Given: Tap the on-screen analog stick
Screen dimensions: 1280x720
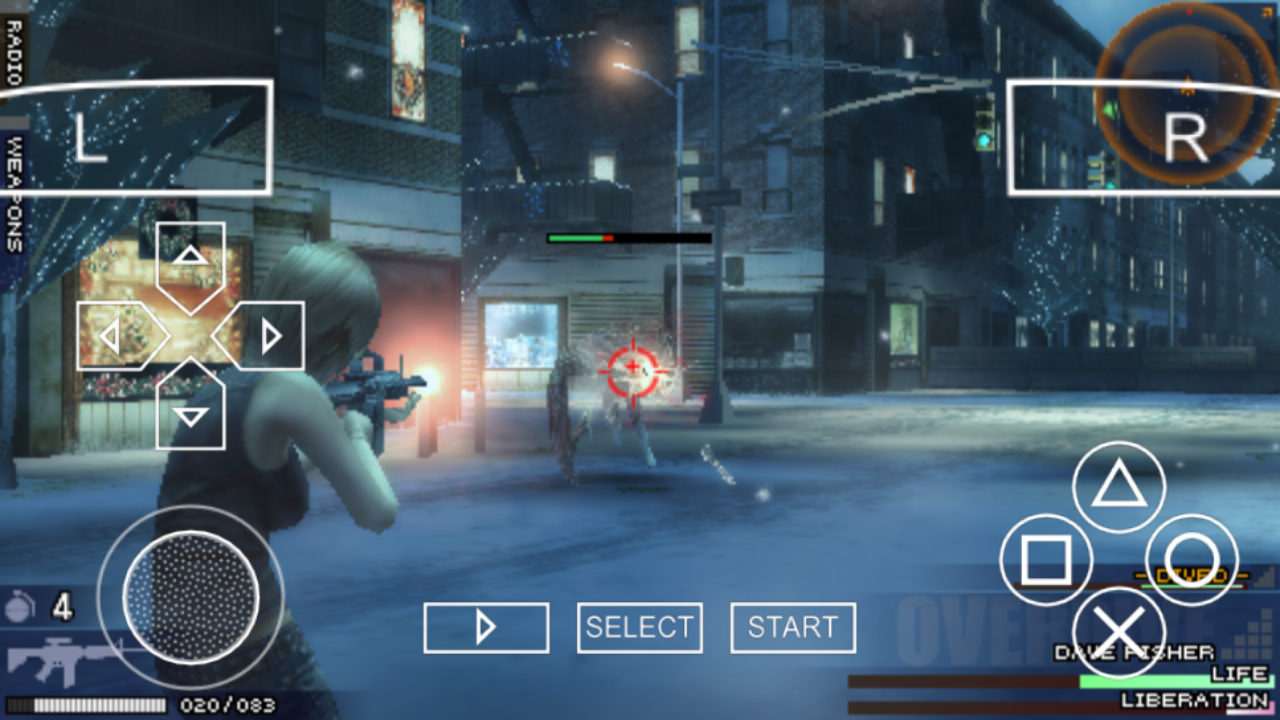Looking at the screenshot, I should point(190,597).
